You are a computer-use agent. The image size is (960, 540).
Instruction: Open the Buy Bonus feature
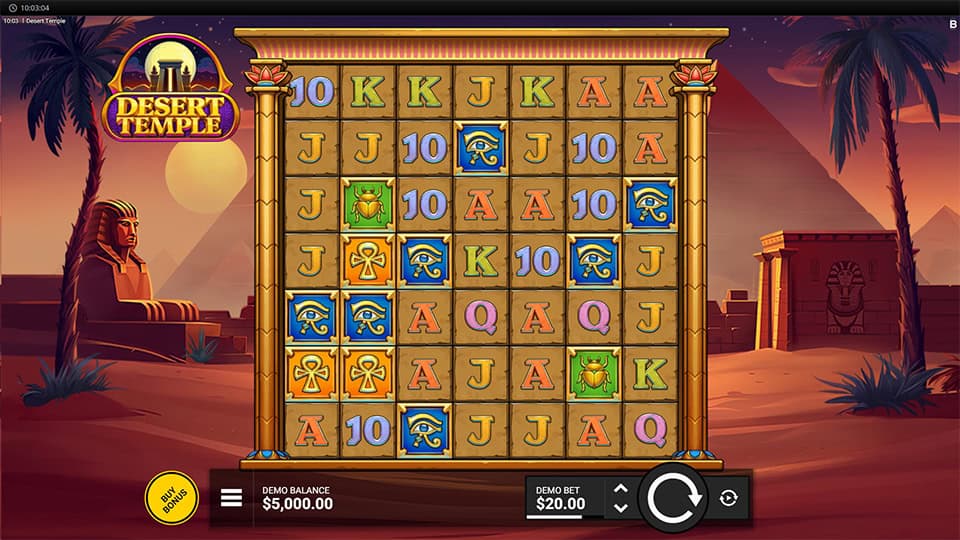pos(172,497)
